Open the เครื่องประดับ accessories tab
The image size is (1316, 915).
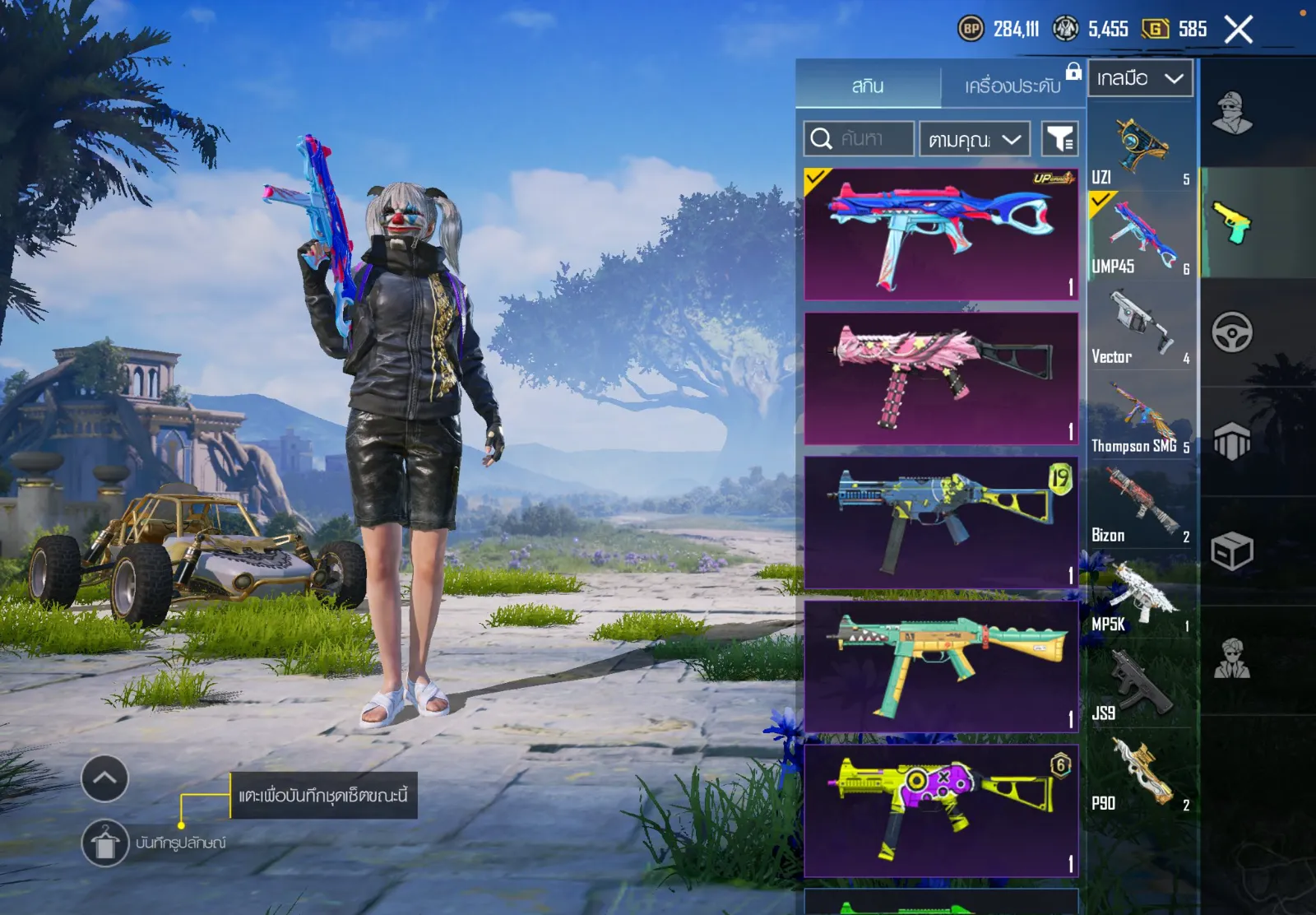[x=1012, y=86]
